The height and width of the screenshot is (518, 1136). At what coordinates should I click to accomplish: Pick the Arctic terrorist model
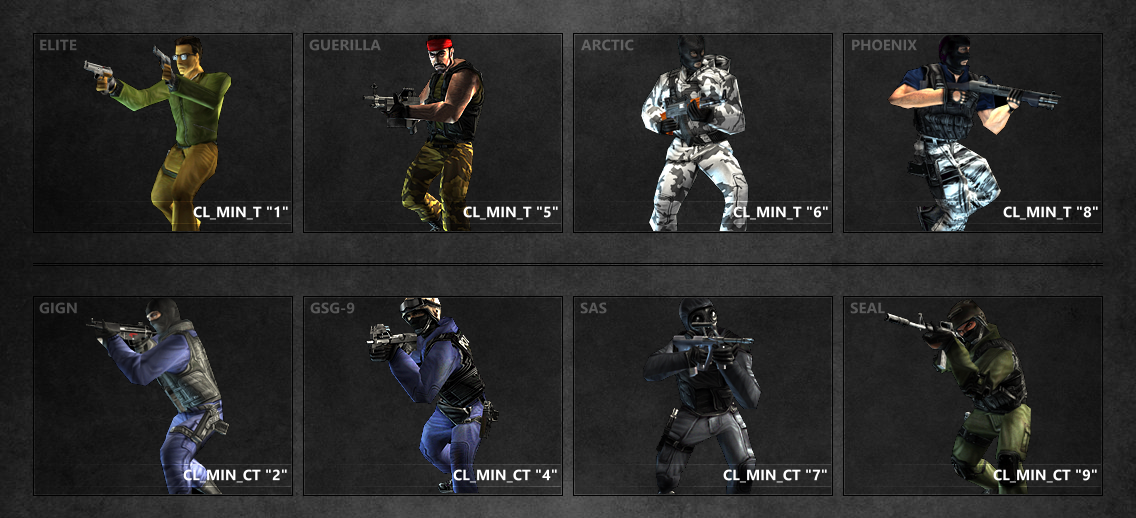tap(703, 133)
